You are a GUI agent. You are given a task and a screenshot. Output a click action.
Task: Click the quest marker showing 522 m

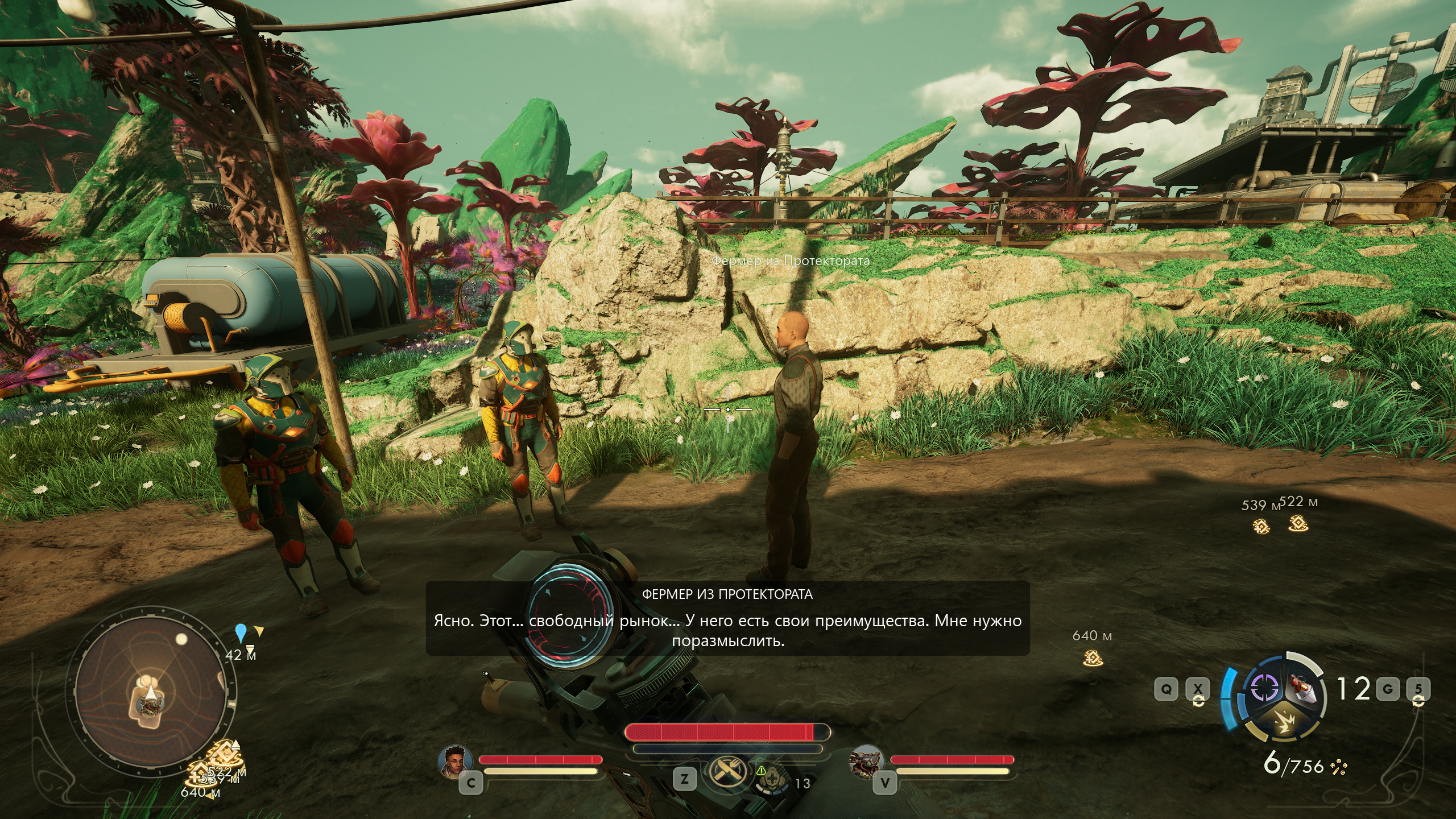pyautogui.click(x=1298, y=523)
